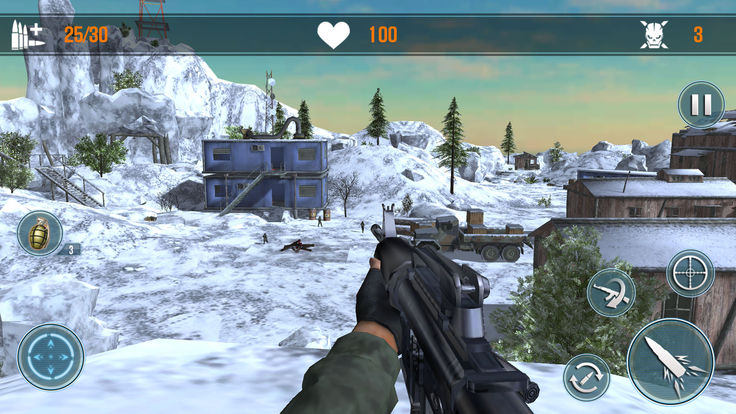Throw a grenade
736x414 pixels.
coord(39,234)
